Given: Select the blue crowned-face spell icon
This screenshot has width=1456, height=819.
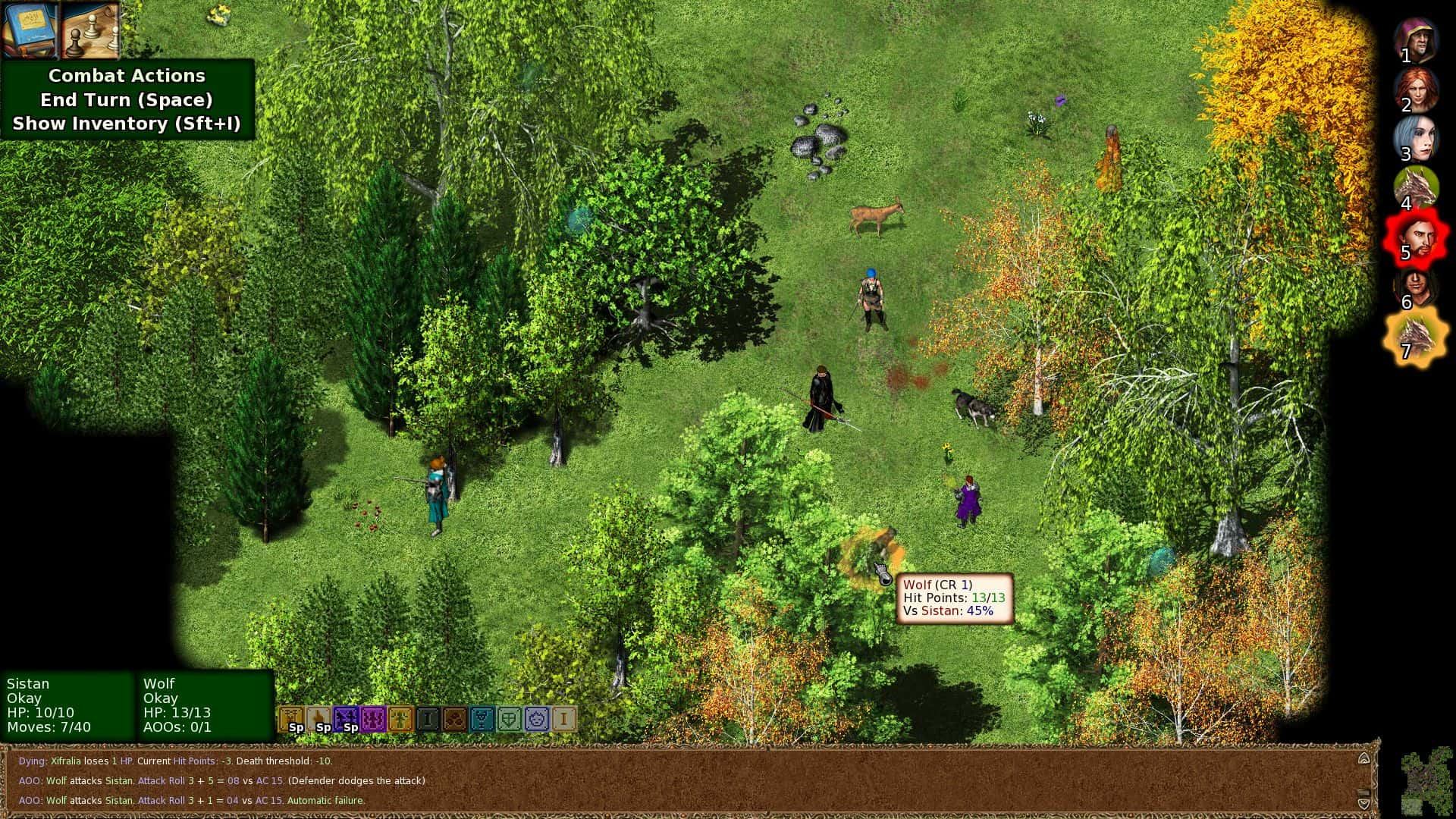Looking at the screenshot, I should point(538,717).
